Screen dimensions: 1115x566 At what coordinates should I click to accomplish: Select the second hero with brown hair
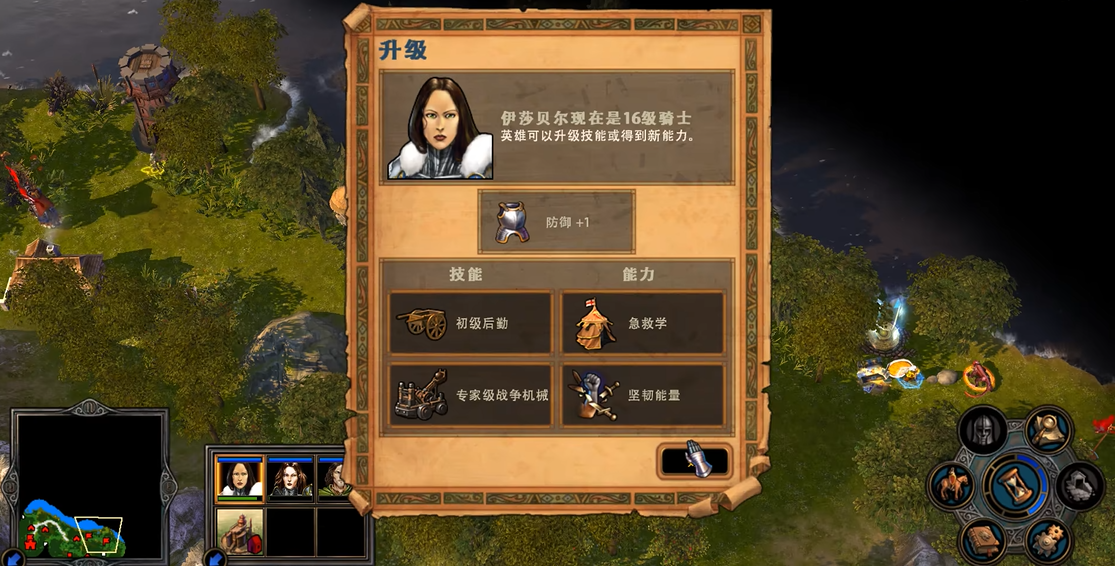click(291, 478)
